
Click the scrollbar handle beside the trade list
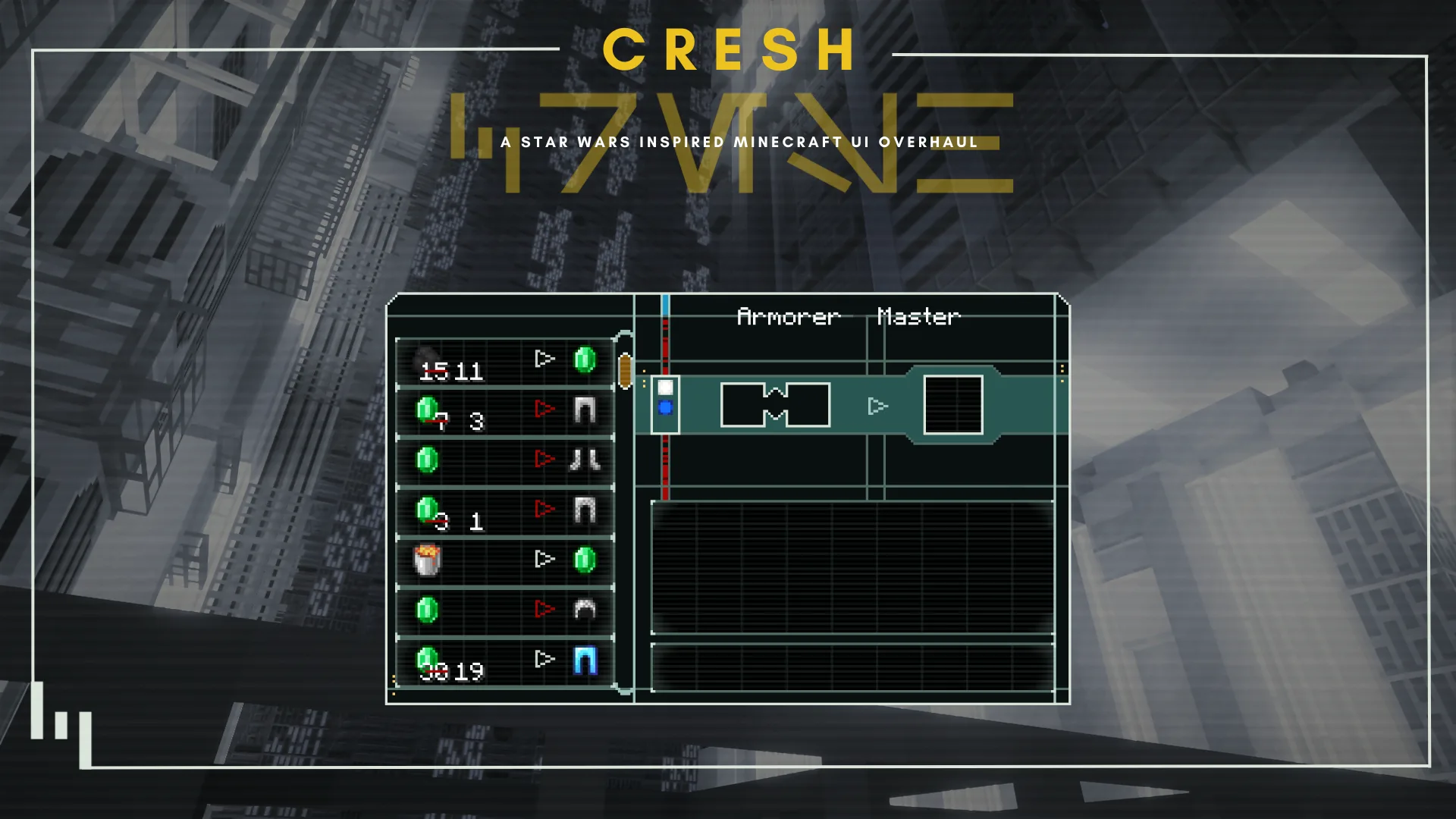(x=627, y=372)
